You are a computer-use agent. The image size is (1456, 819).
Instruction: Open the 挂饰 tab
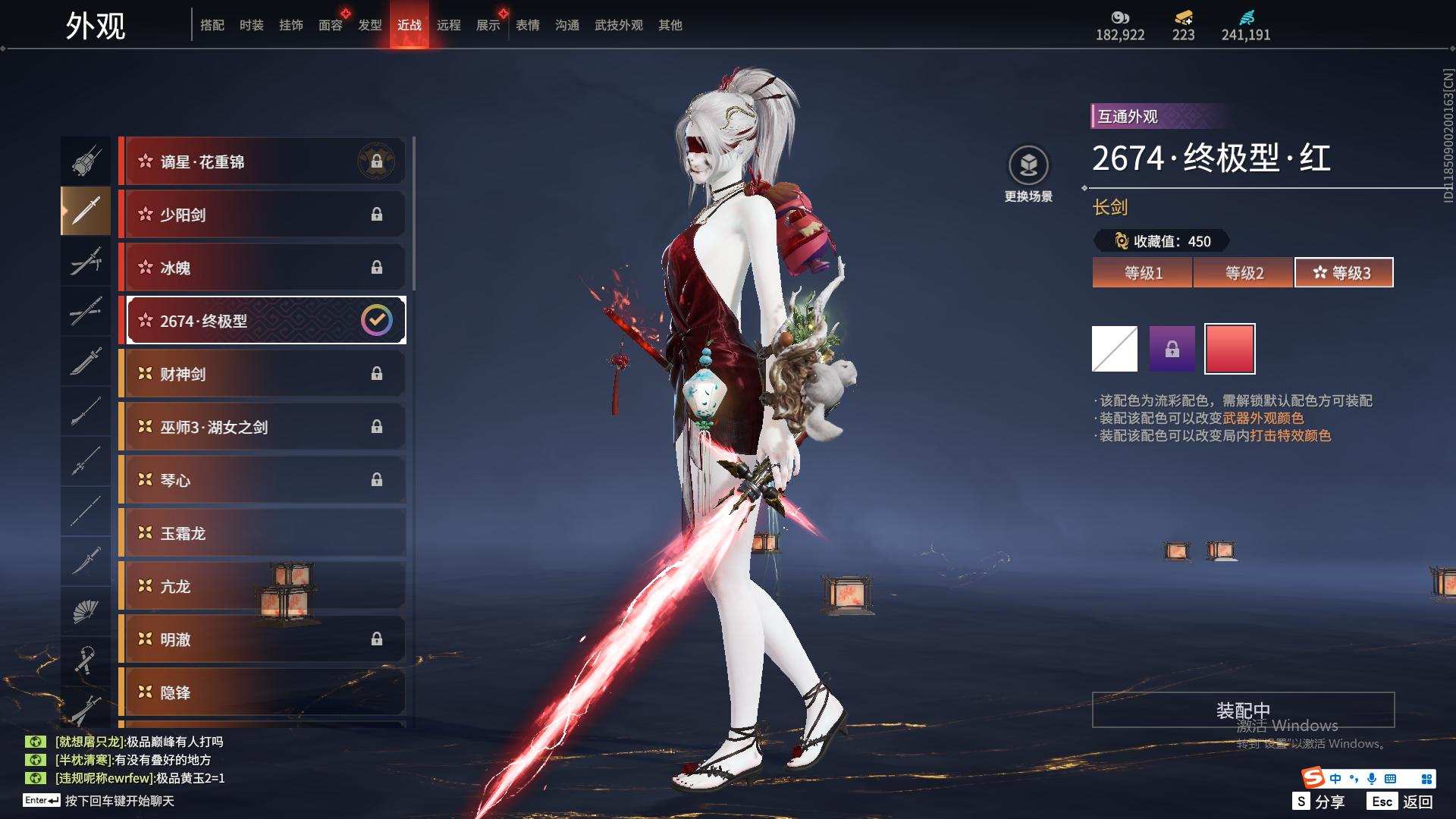pos(290,25)
